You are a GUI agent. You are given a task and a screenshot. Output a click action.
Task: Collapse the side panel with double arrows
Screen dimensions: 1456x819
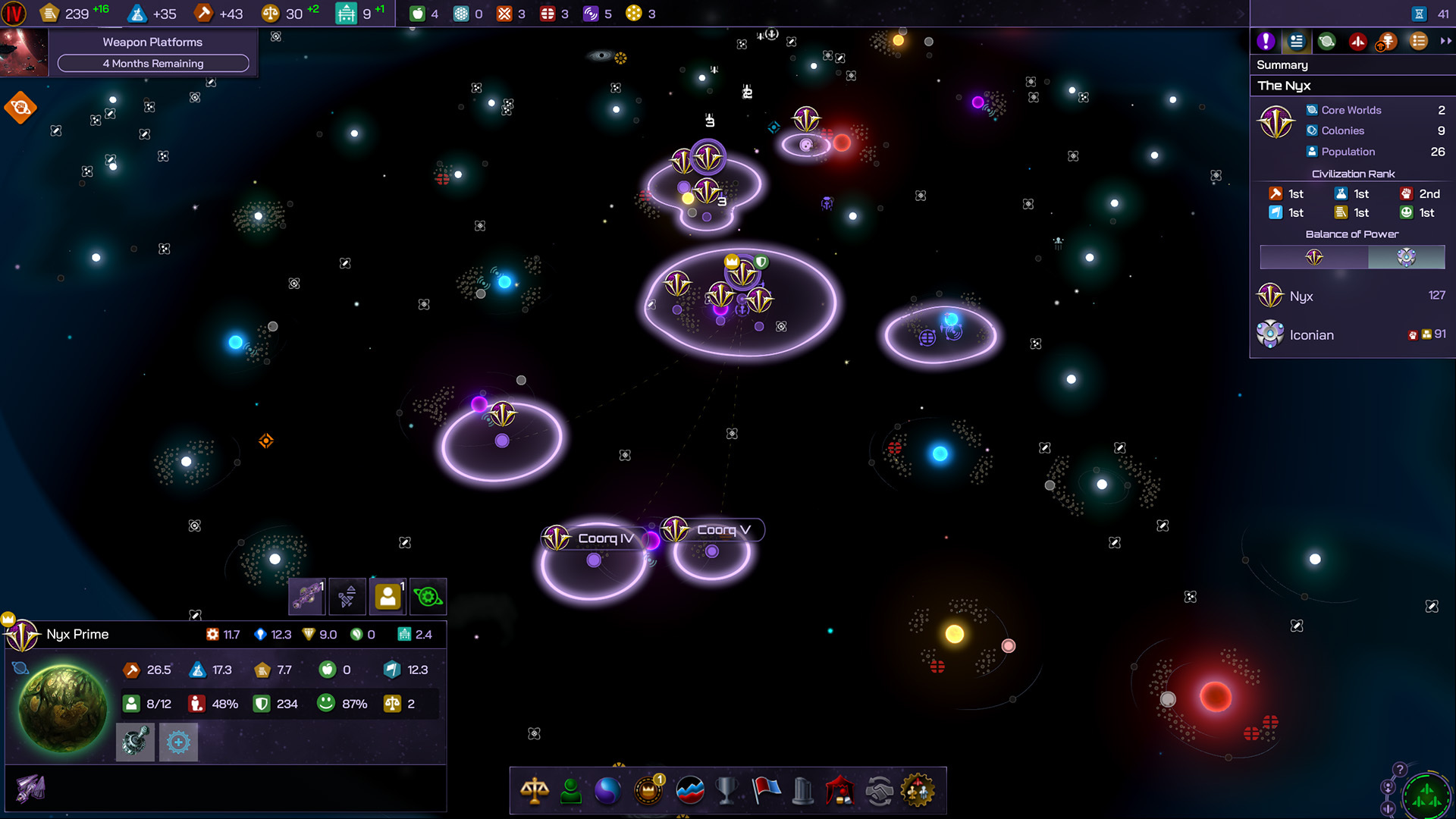pos(1445,42)
